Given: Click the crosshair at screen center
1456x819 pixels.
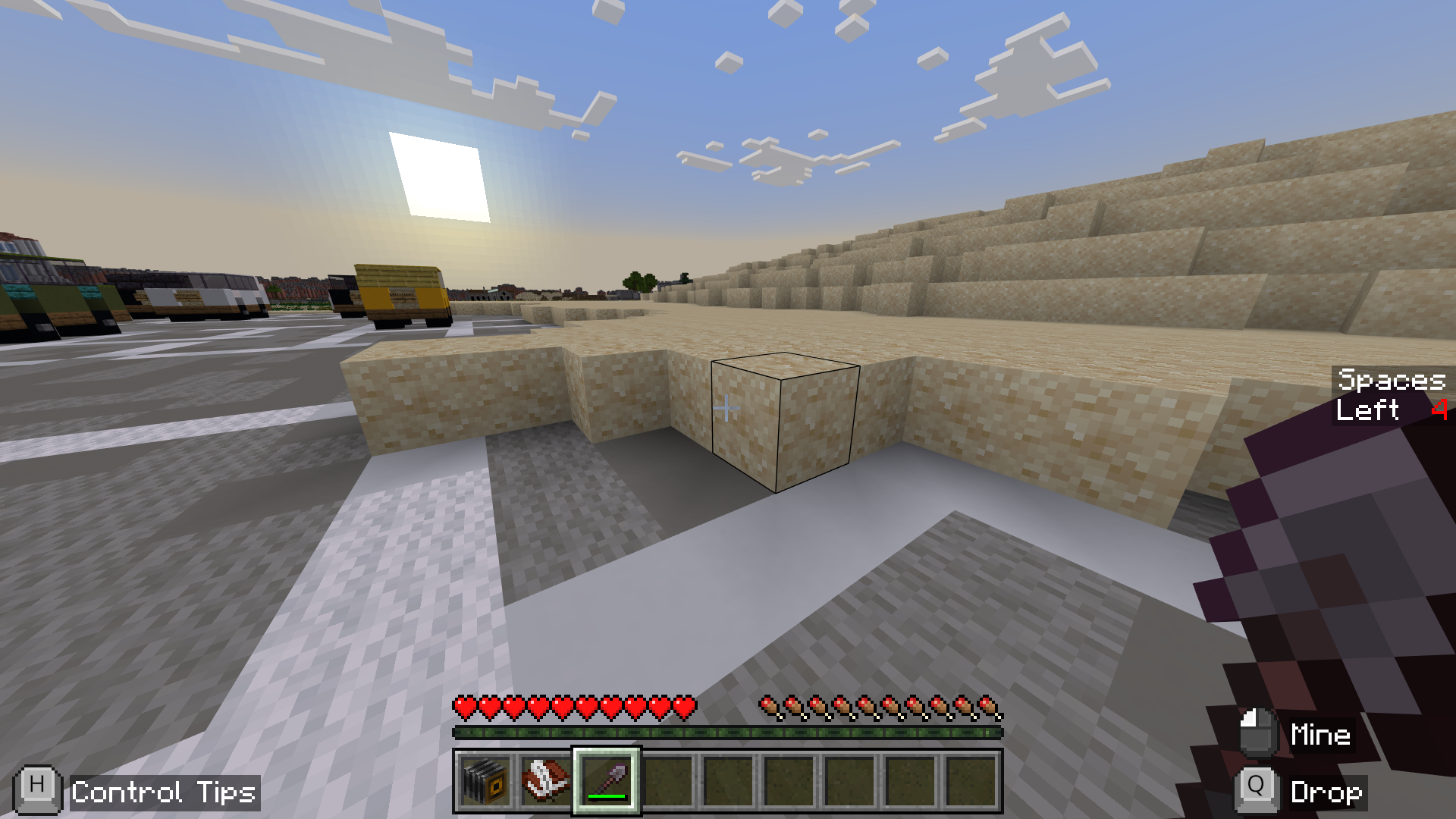Looking at the screenshot, I should click(728, 408).
